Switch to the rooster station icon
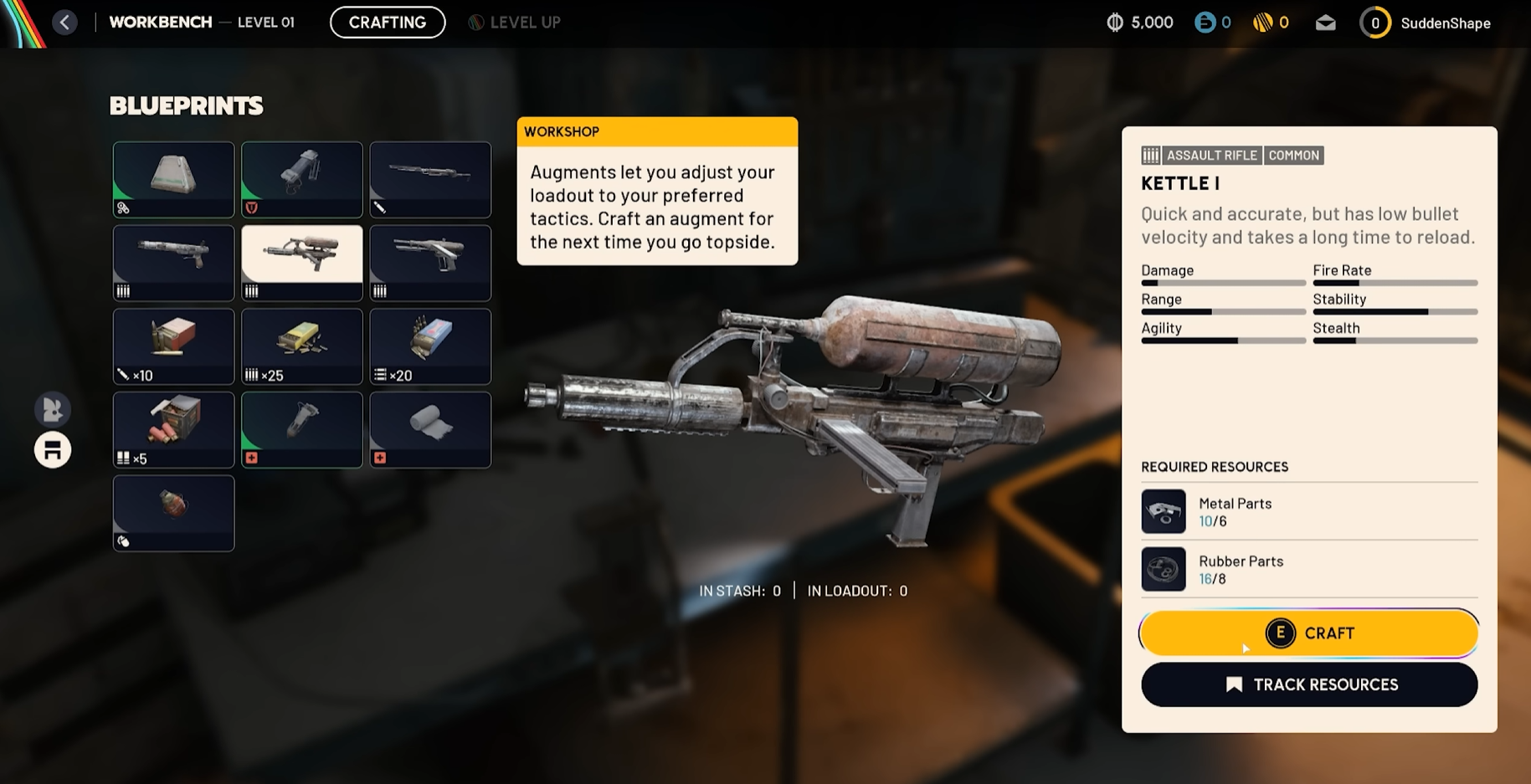The image size is (1531, 784). click(53, 409)
